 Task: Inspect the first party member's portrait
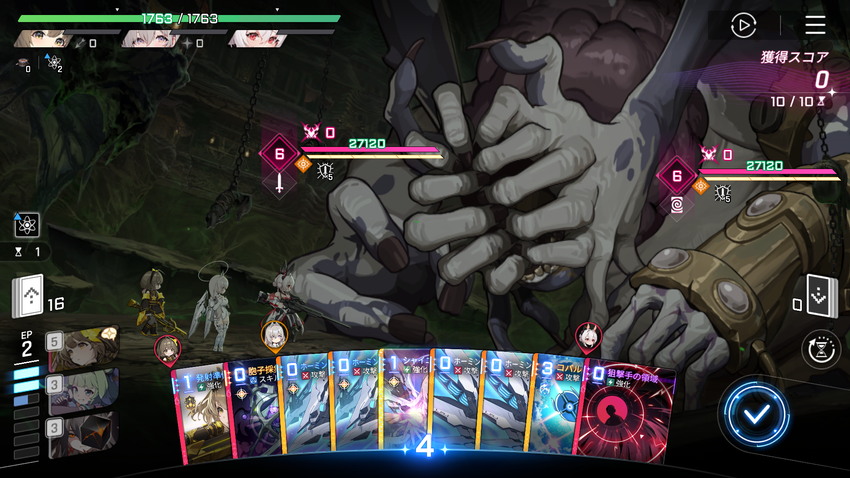tap(40, 39)
